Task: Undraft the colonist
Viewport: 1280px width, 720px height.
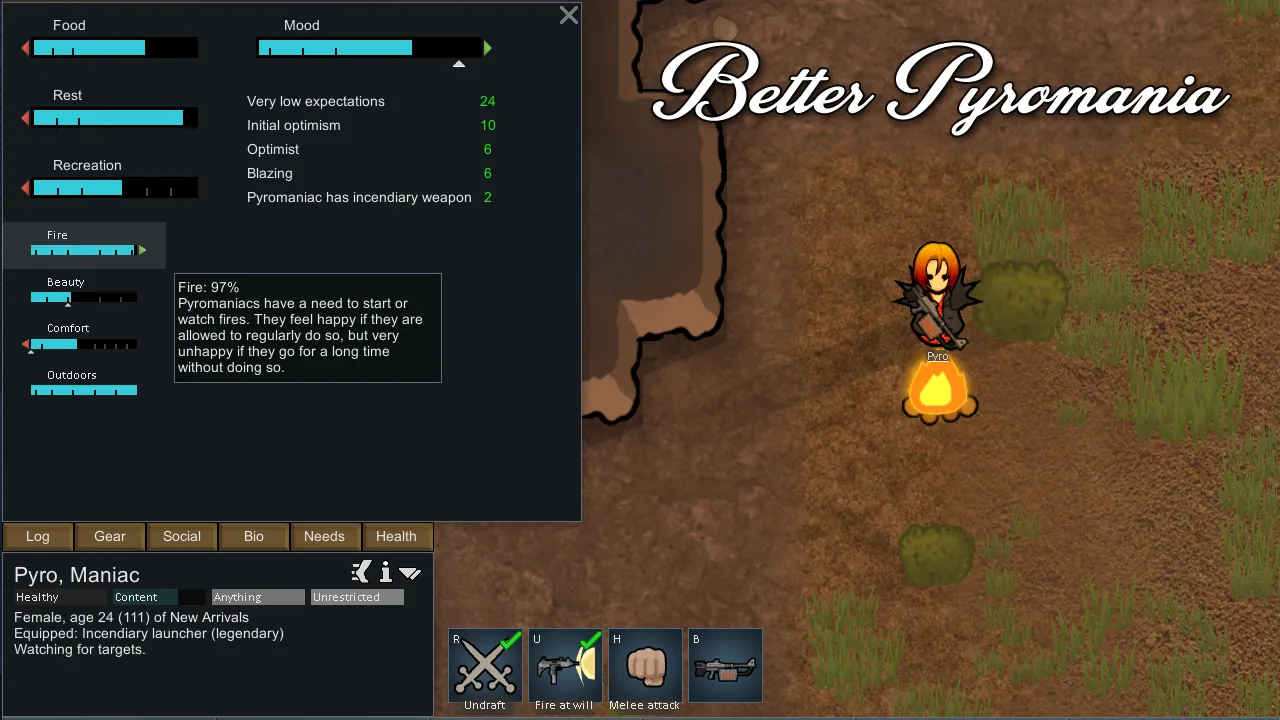Action: pyautogui.click(x=485, y=665)
